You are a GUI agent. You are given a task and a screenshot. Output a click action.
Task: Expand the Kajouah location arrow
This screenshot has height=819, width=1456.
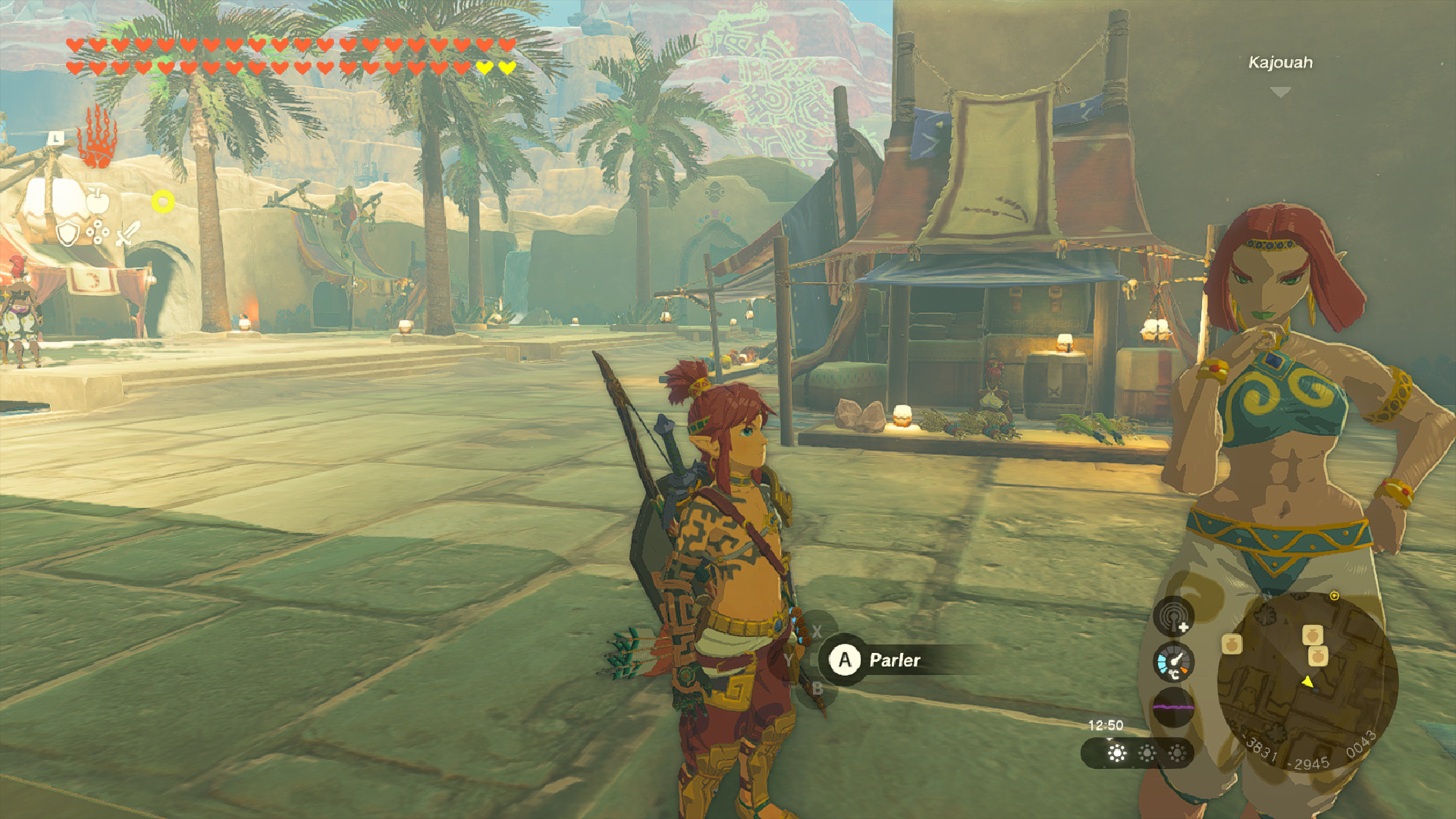(x=1280, y=89)
